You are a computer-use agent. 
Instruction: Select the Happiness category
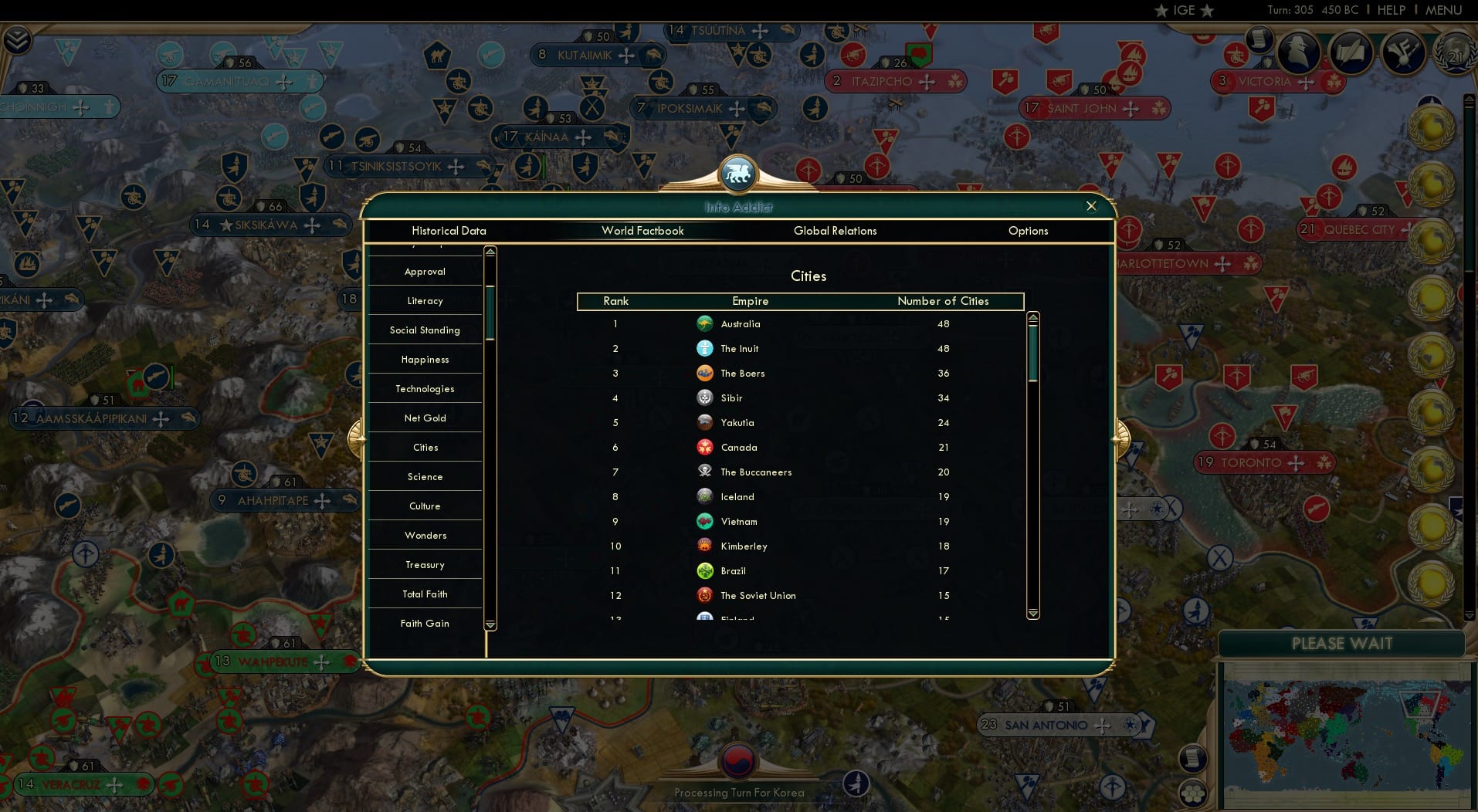point(425,359)
